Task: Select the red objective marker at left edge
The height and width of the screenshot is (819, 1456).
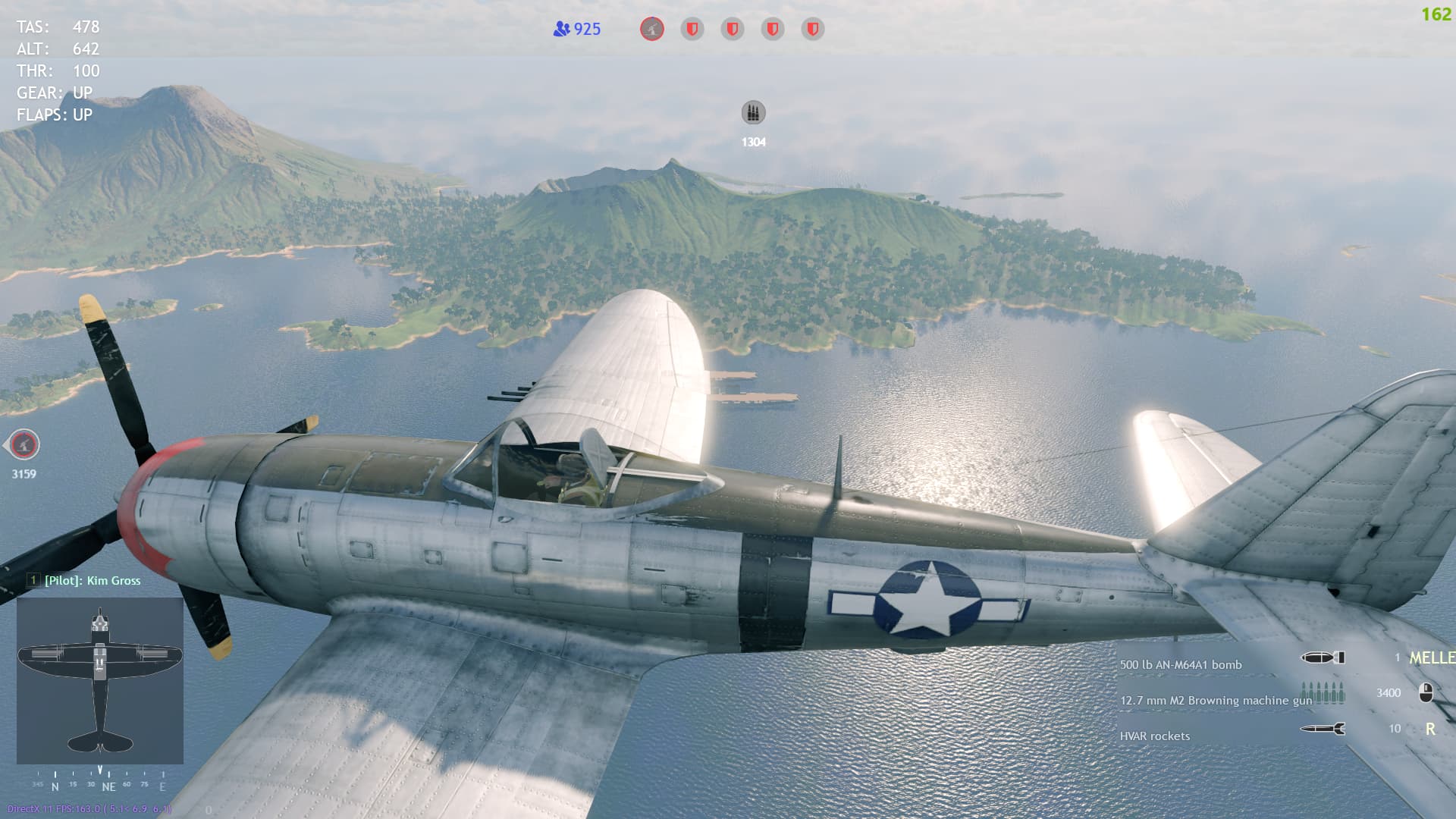Action: point(24,445)
